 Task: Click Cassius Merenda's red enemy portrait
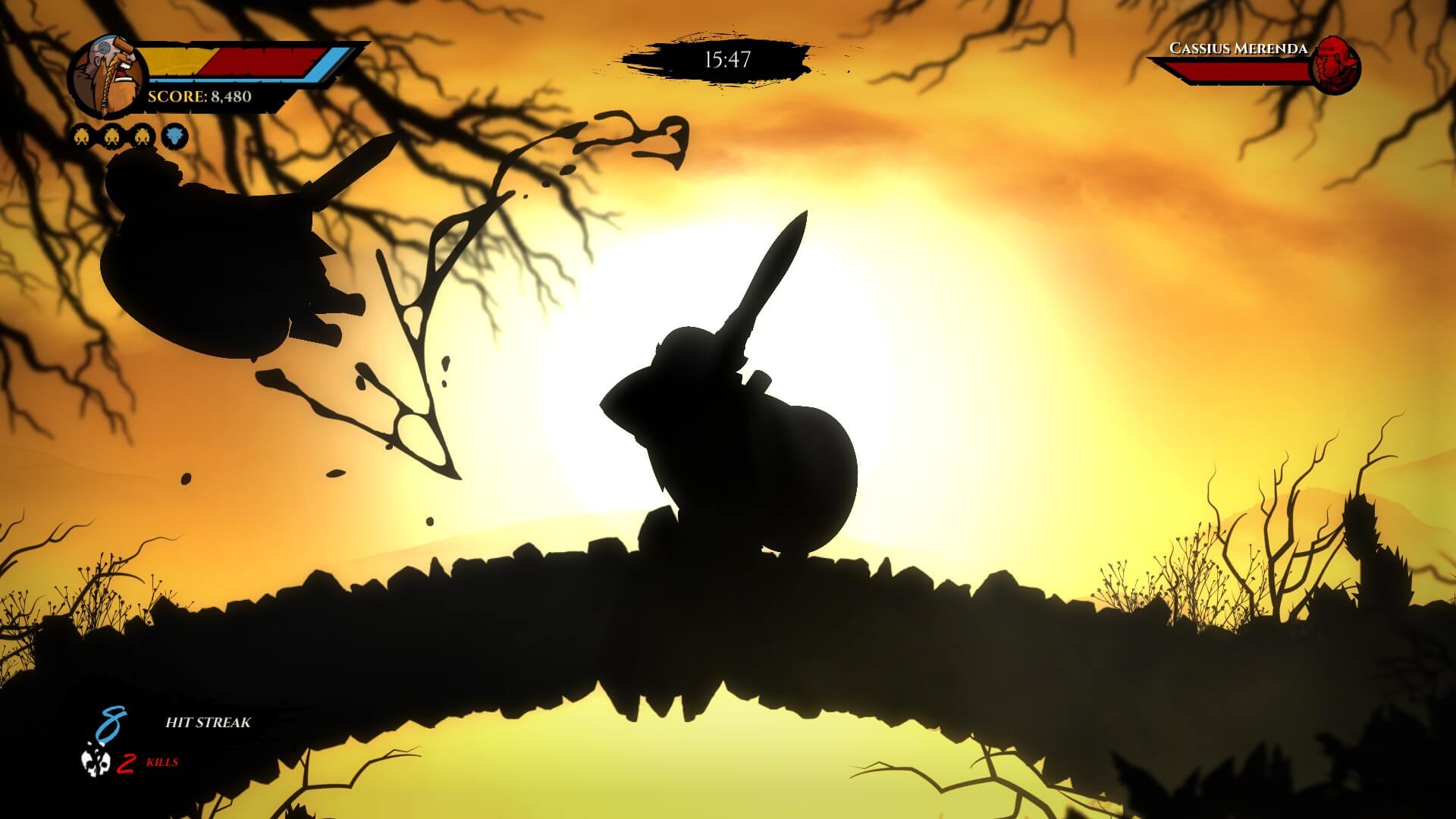pyautogui.click(x=1335, y=66)
